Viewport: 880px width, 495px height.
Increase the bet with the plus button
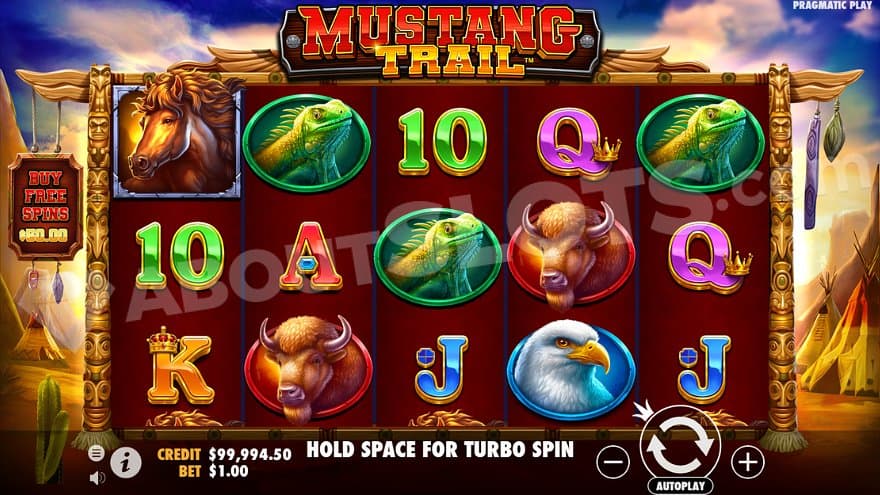pyautogui.click(x=747, y=461)
